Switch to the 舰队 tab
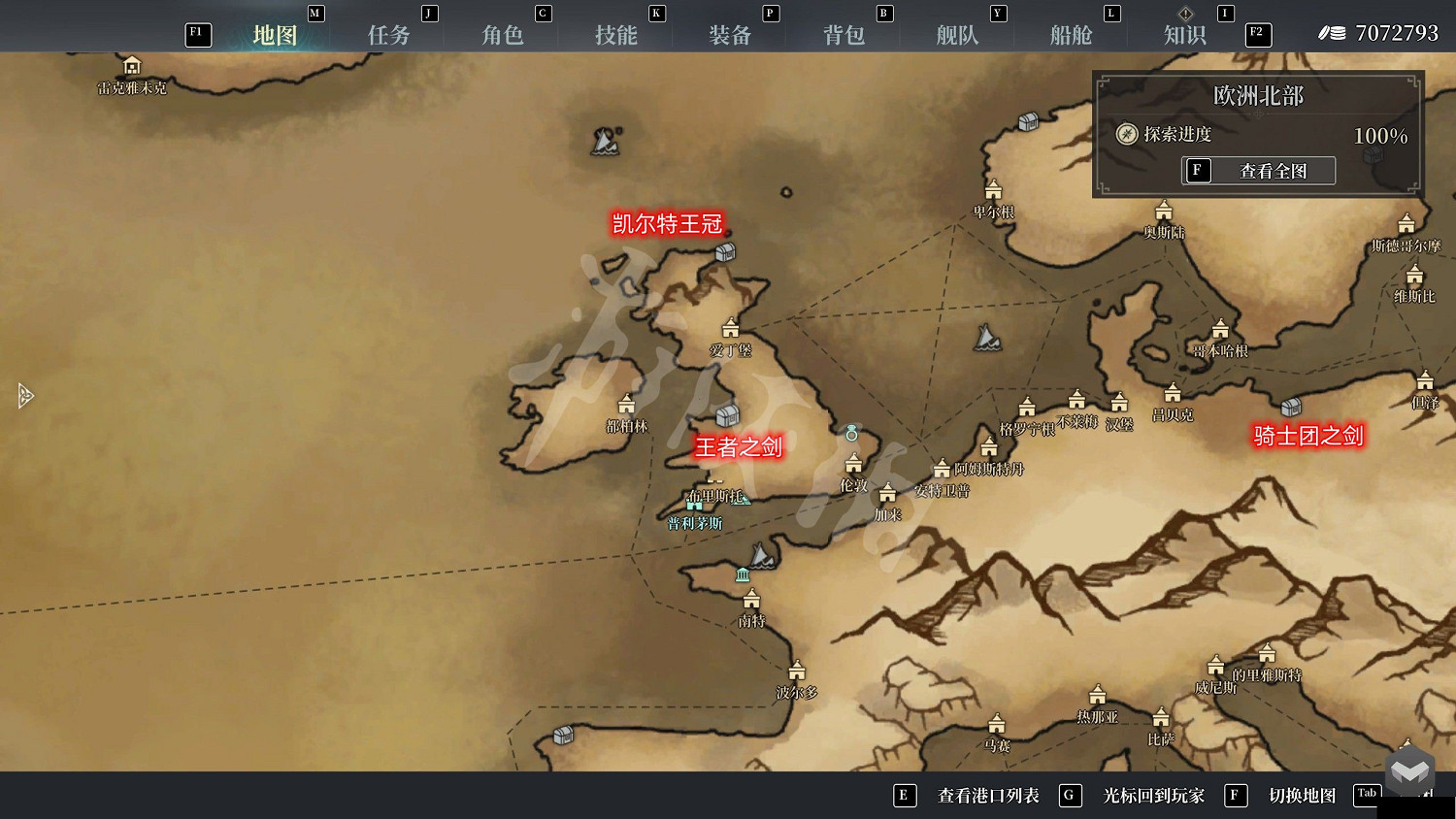 (x=956, y=33)
